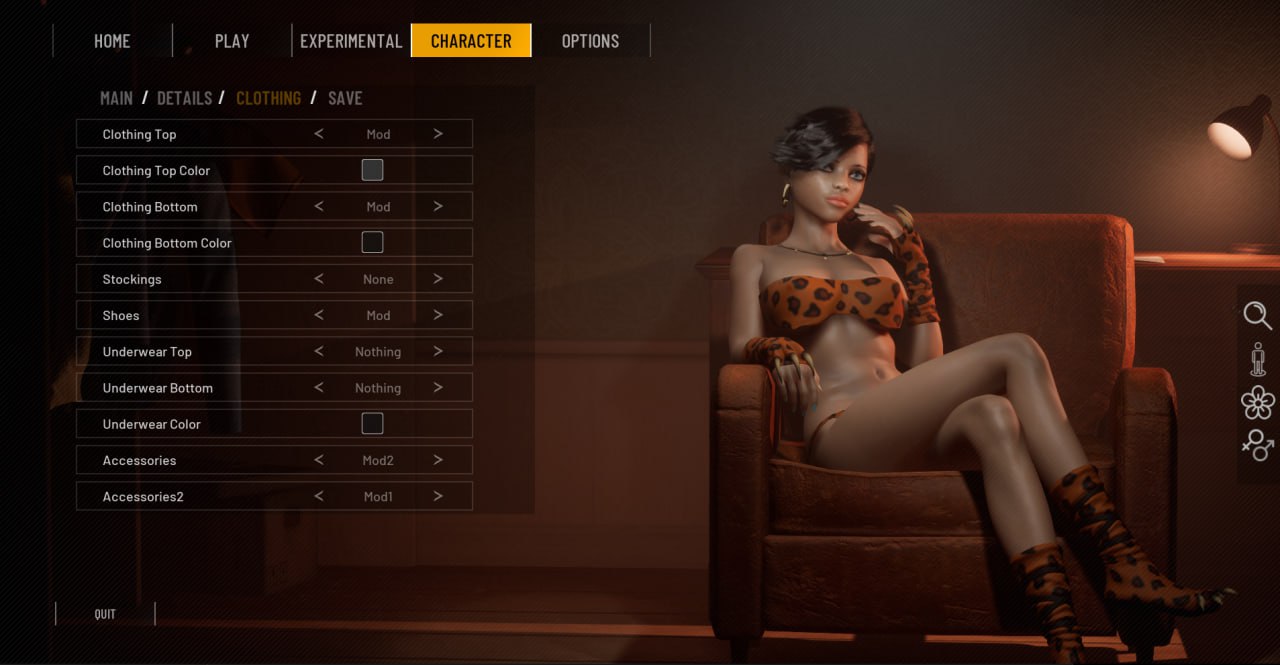Image resolution: width=1280 pixels, height=665 pixels.
Task: Click previous arrow for Clothing Bottom
Action: click(x=319, y=207)
